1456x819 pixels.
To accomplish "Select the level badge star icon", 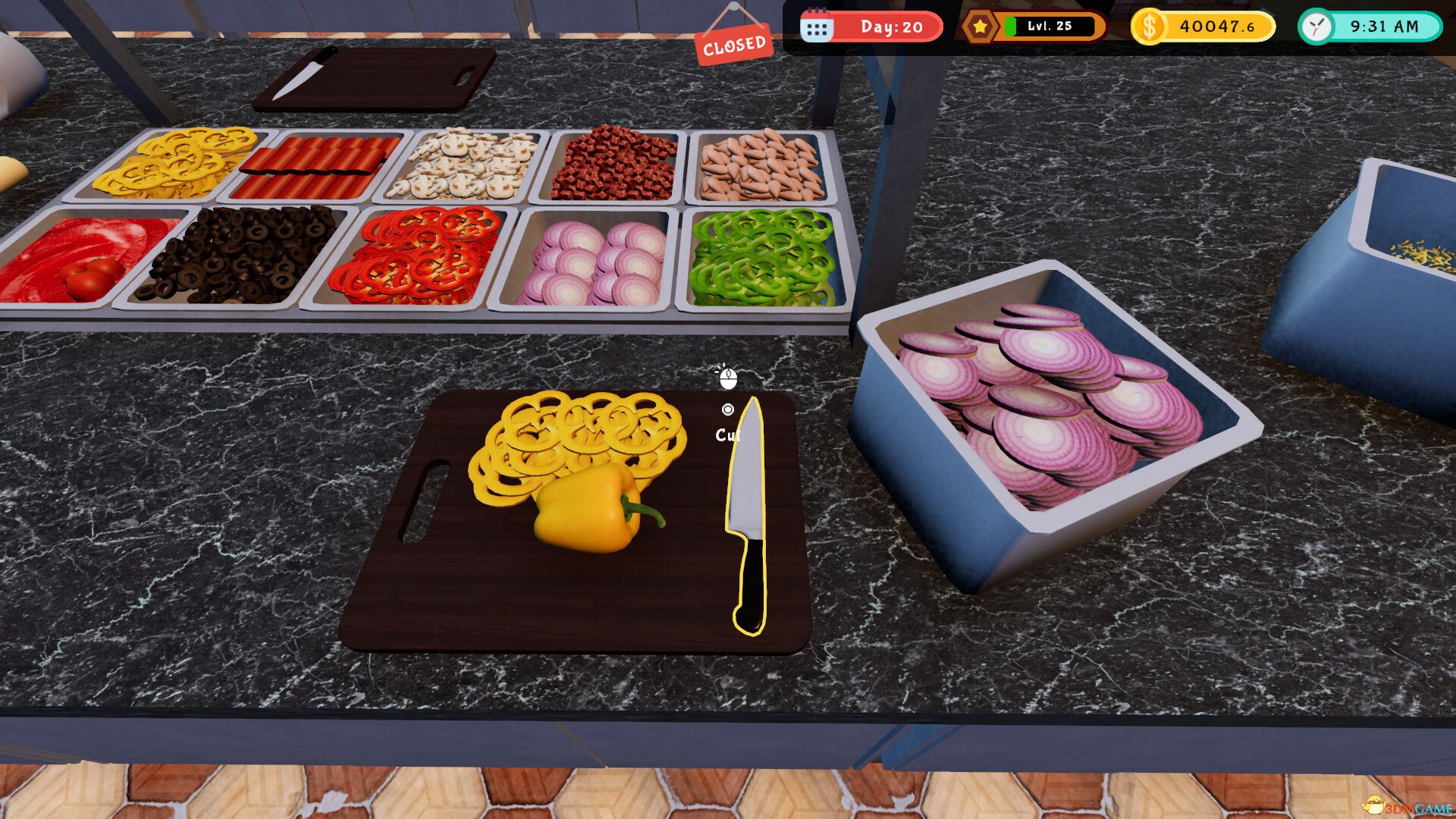I will (979, 27).
